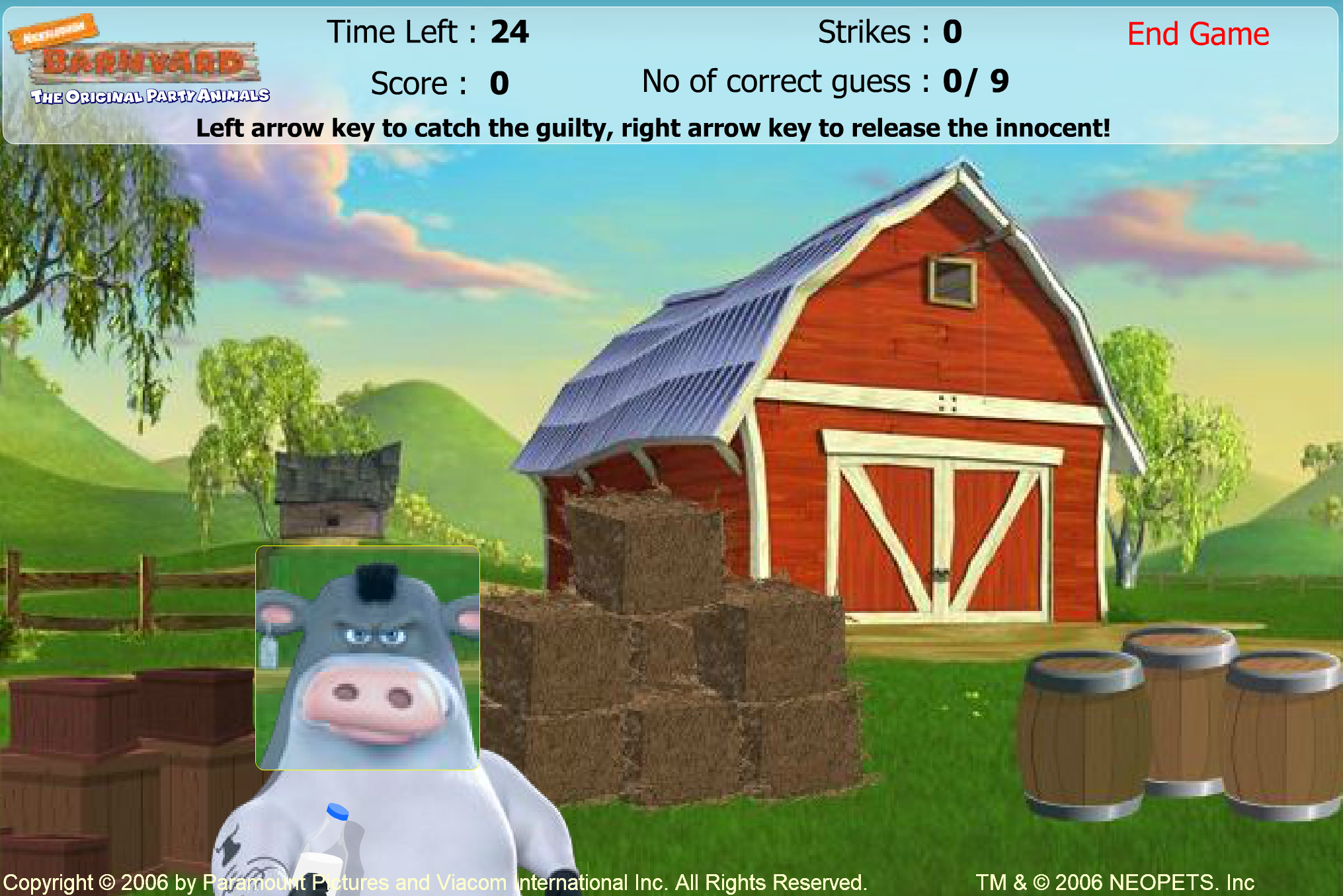Click the instruction text about arrow keys
Image resolution: width=1343 pixels, height=896 pixels.
655,128
